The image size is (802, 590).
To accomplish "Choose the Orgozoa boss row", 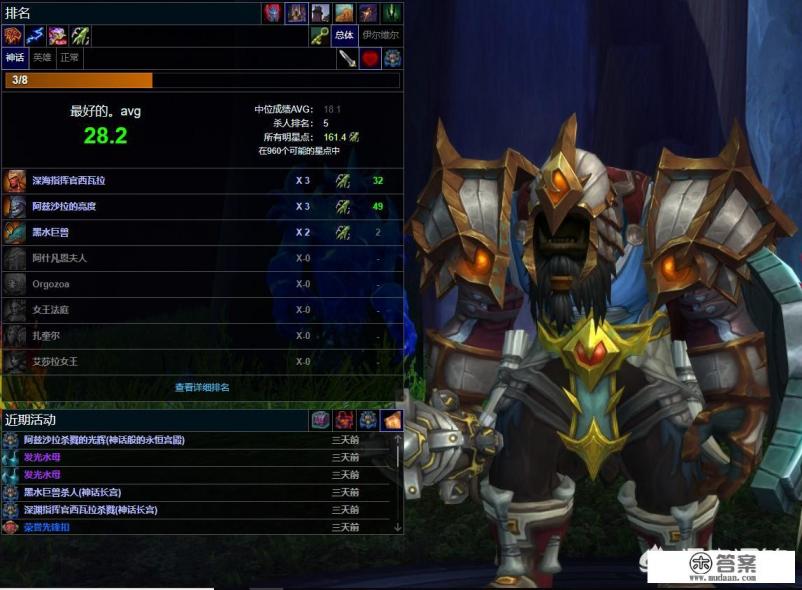I will pyautogui.click(x=51, y=284).
